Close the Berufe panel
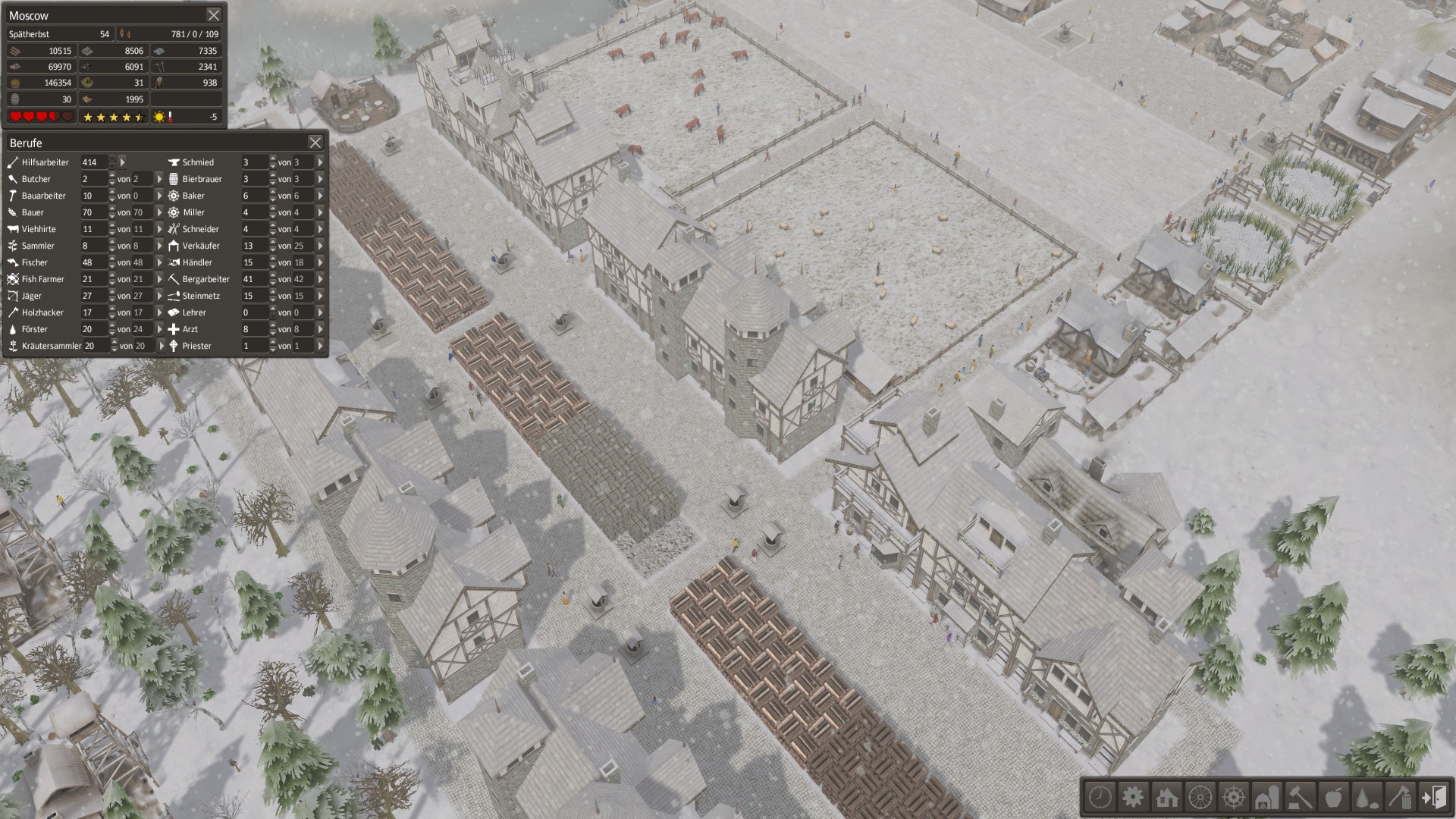This screenshot has height=819, width=1456. tap(315, 143)
